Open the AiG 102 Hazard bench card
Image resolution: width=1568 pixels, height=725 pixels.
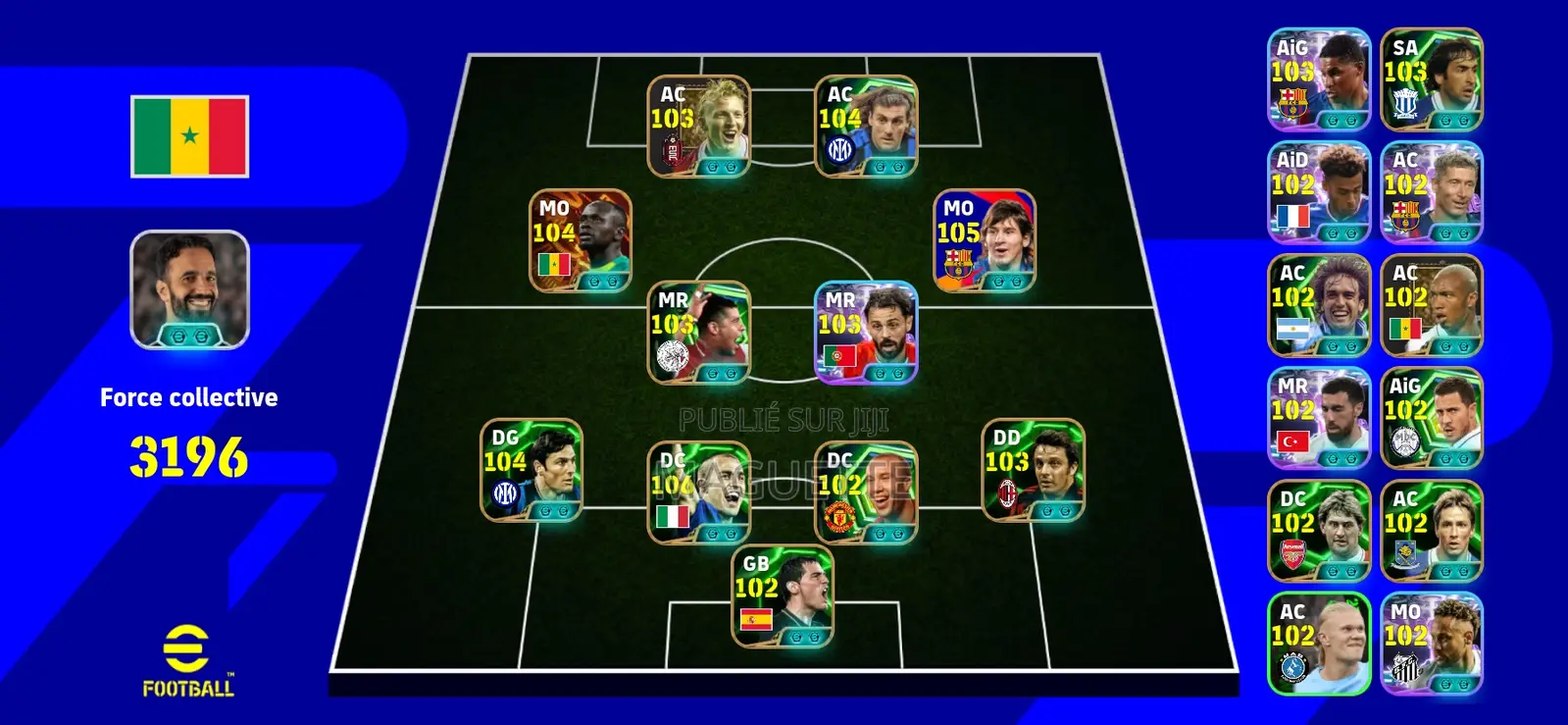click(1430, 419)
